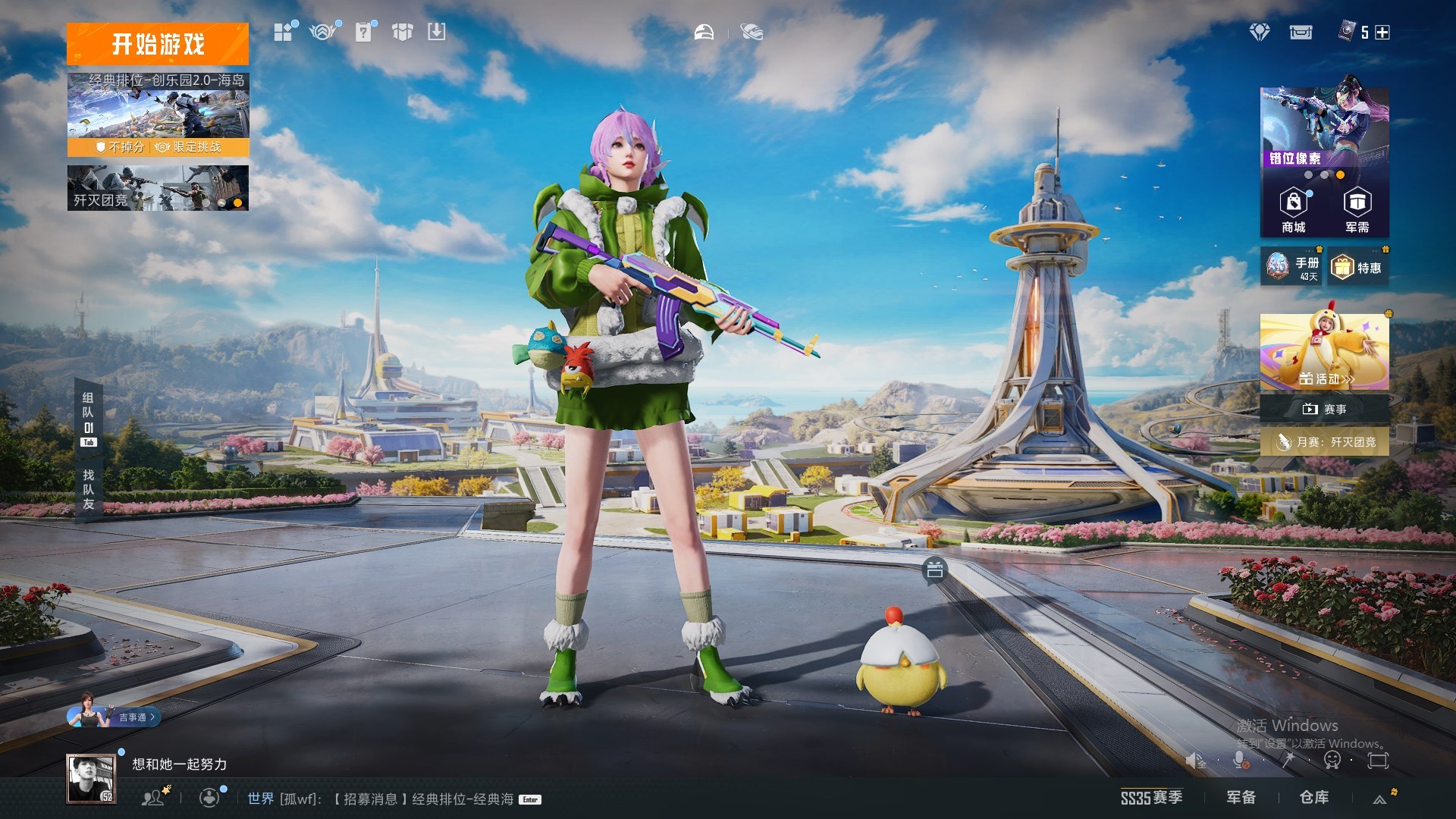Open the 吉事通 assistant bubble
This screenshot has height=819, width=1456.
pyautogui.click(x=133, y=717)
